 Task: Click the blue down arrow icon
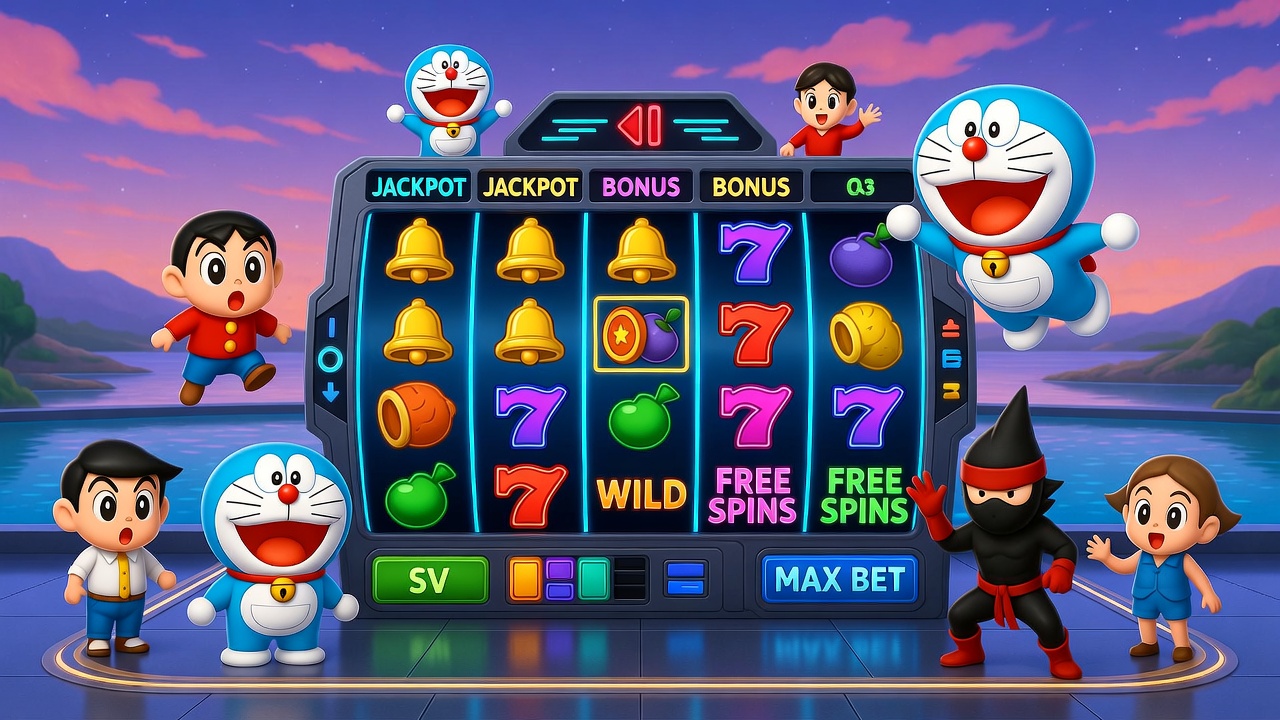pos(331,394)
